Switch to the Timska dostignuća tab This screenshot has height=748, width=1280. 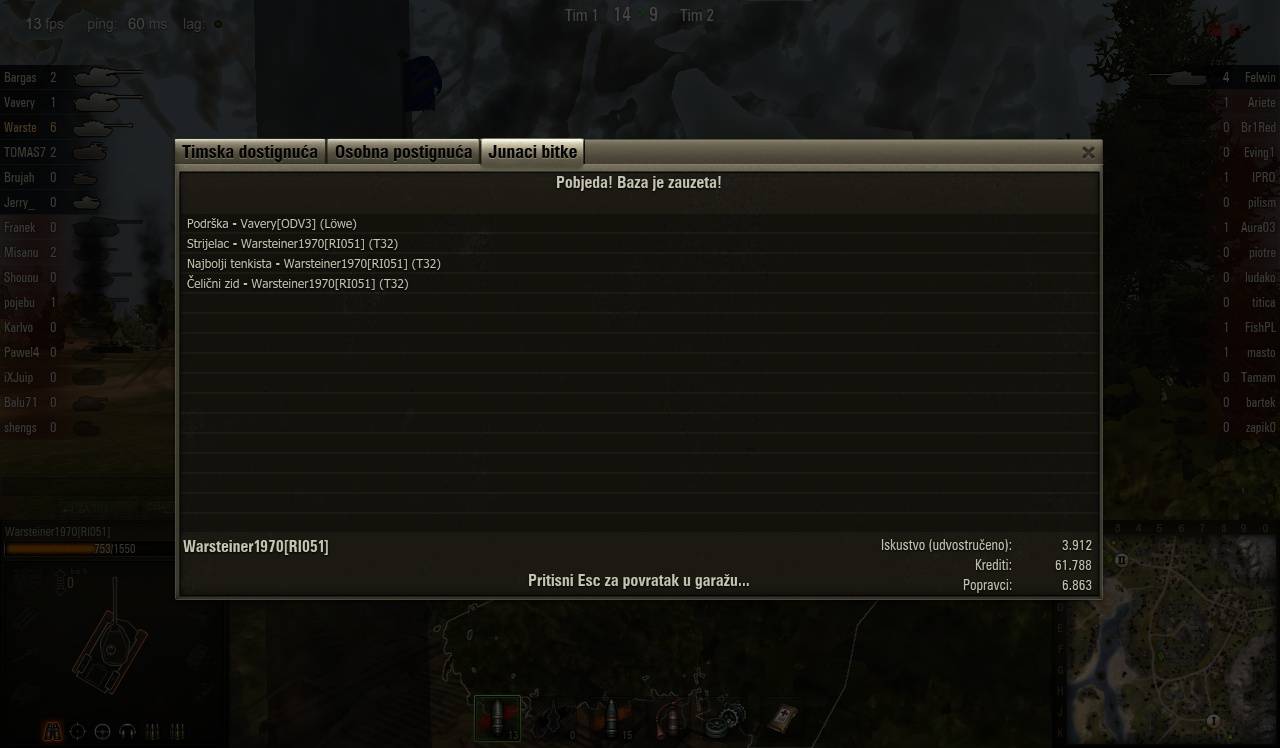[250, 152]
